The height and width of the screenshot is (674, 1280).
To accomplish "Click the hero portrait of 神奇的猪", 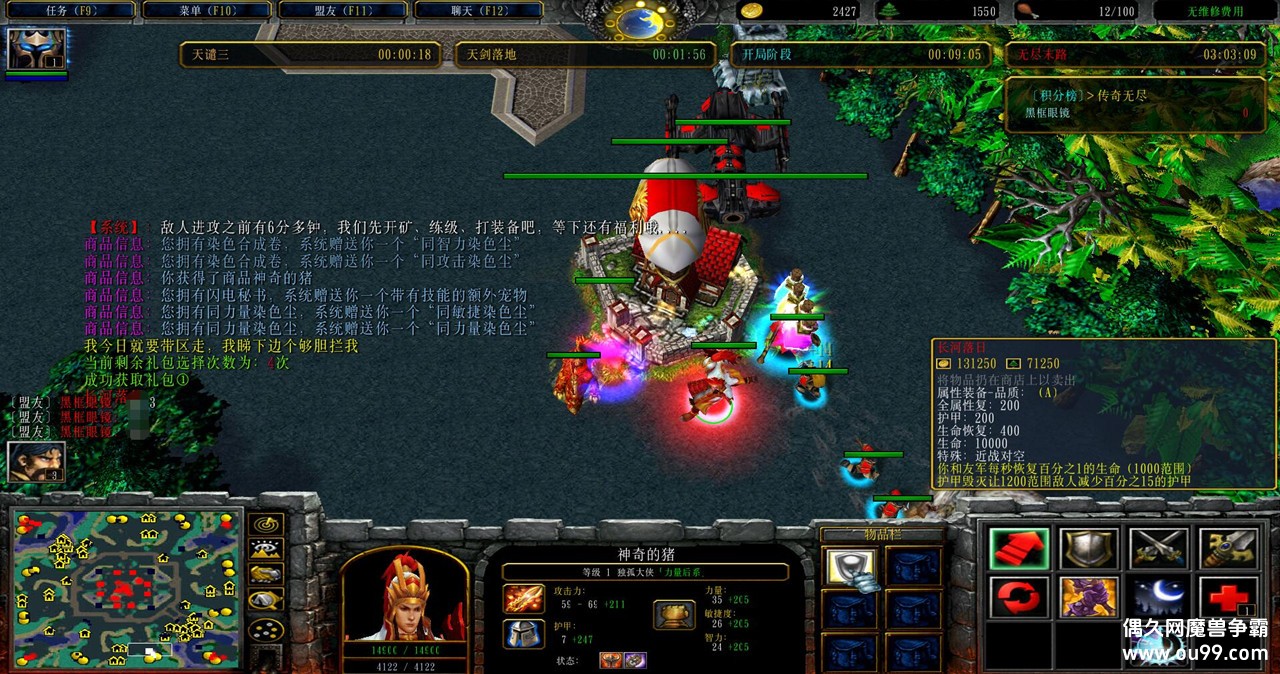I will (x=404, y=595).
